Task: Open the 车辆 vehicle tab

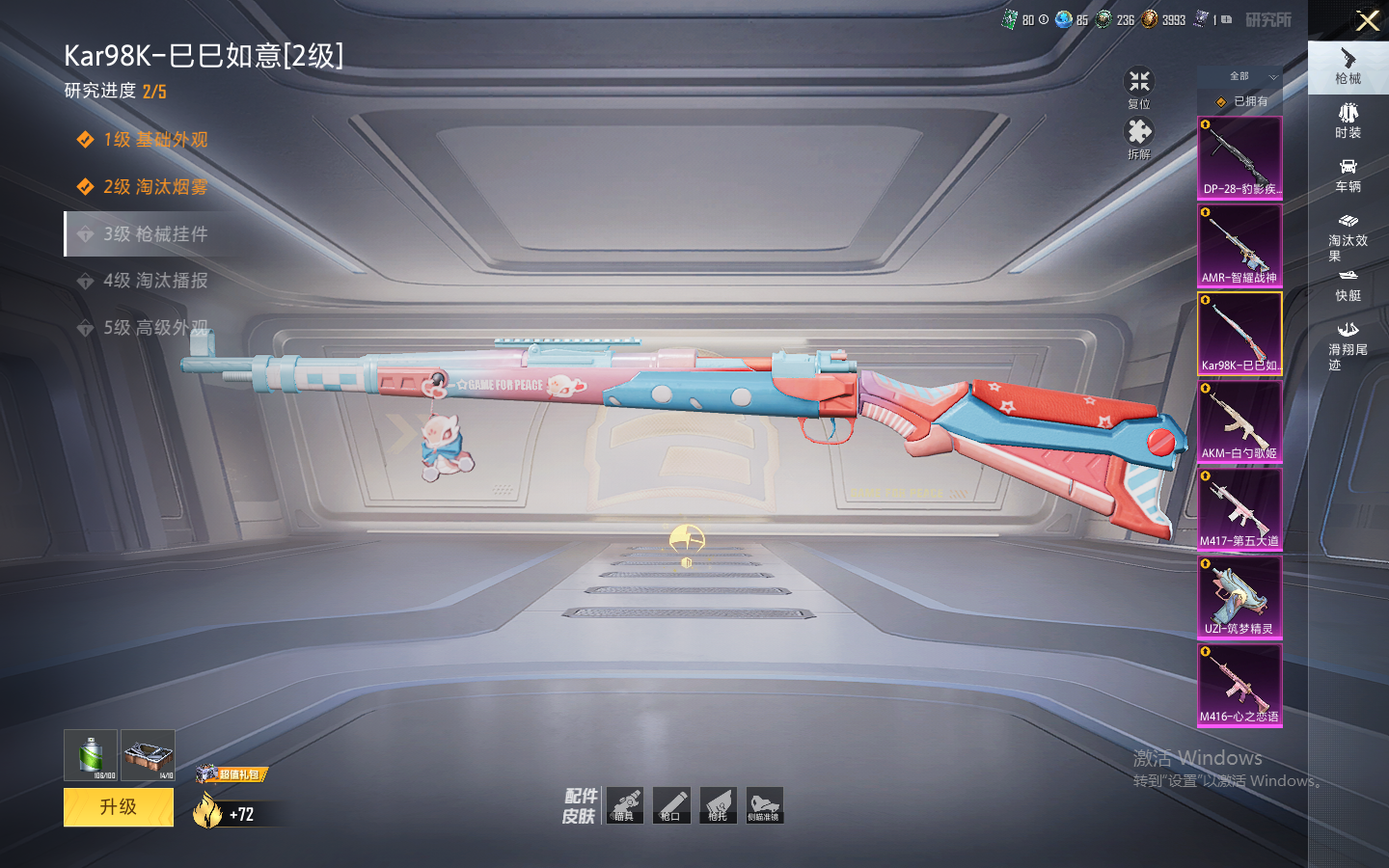Action: tap(1348, 175)
